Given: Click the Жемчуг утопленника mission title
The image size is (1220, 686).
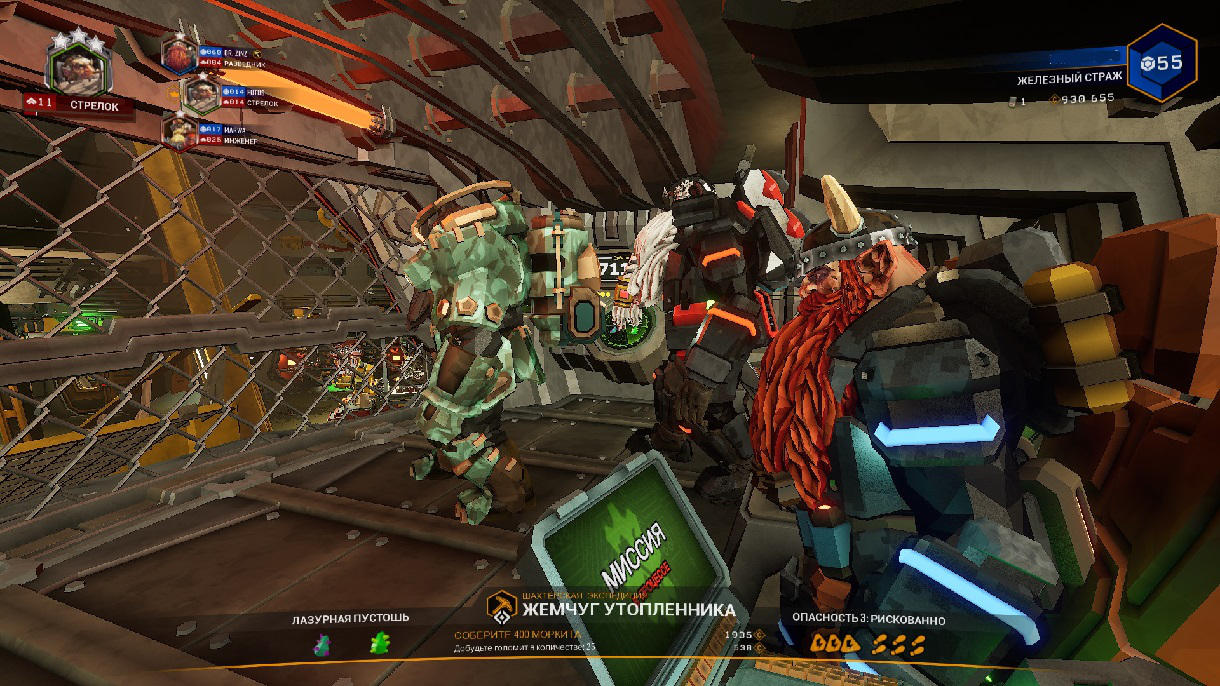Looking at the screenshot, I should click(628, 609).
